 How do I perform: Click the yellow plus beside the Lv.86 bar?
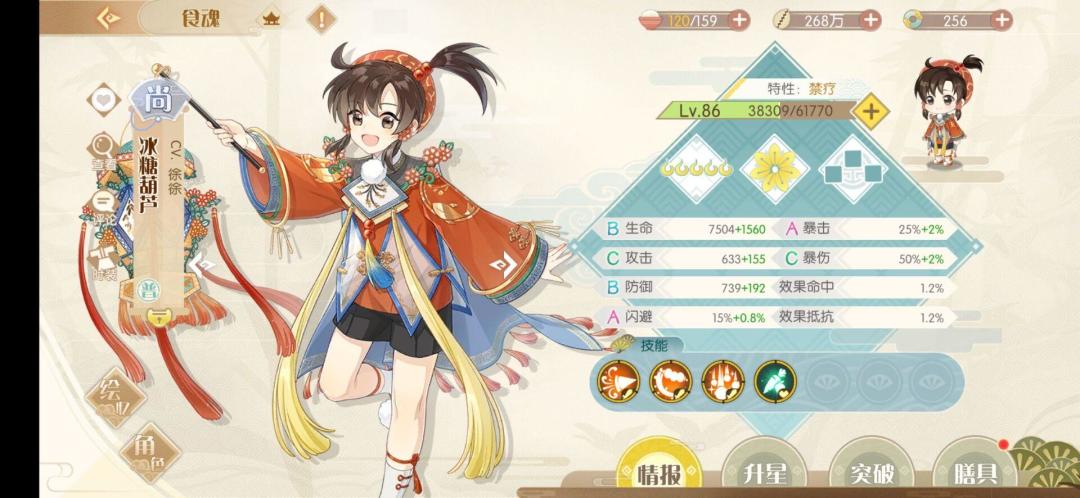pyautogui.click(x=871, y=111)
